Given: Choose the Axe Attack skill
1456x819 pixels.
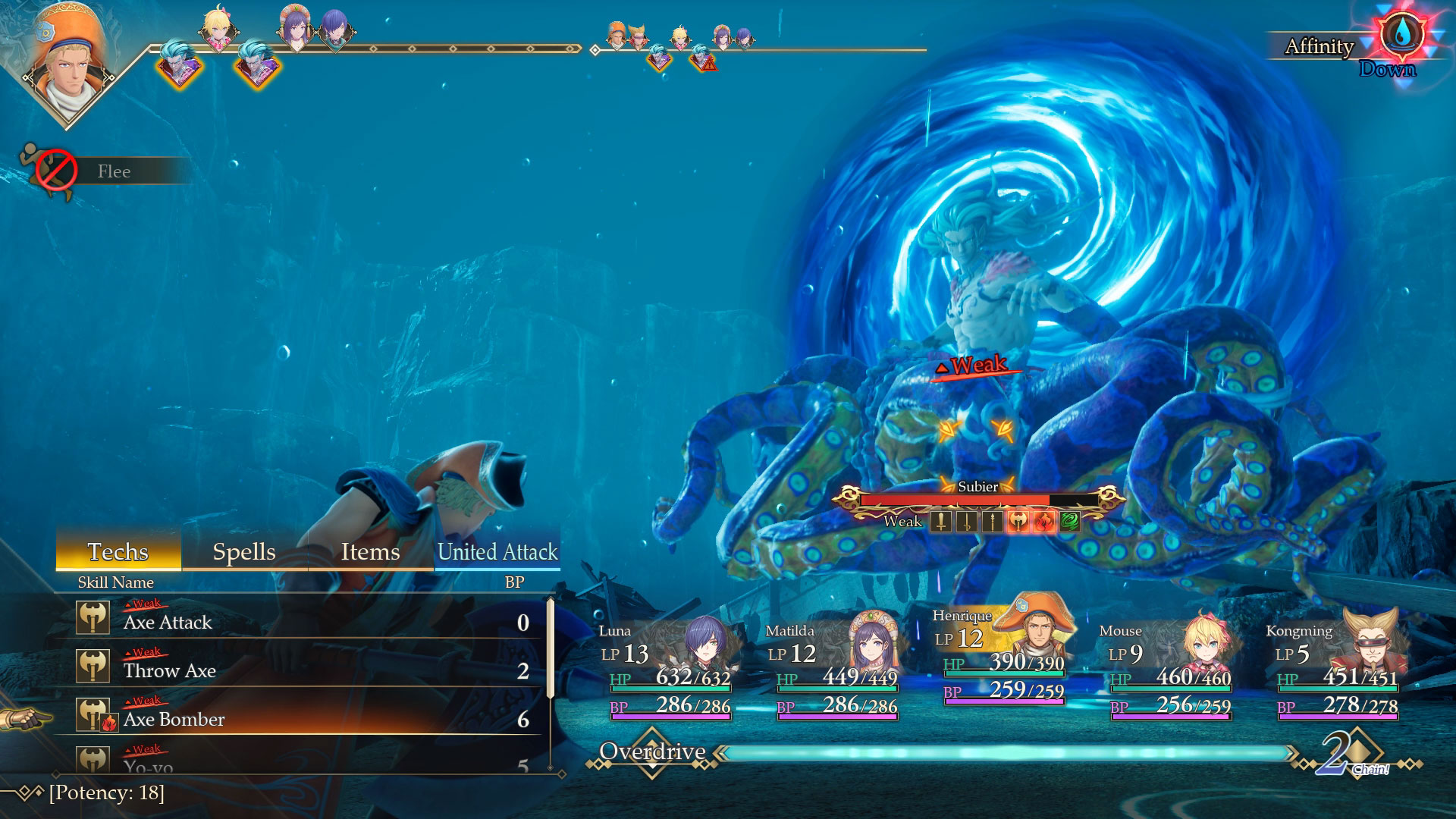Looking at the screenshot, I should tap(303, 622).
